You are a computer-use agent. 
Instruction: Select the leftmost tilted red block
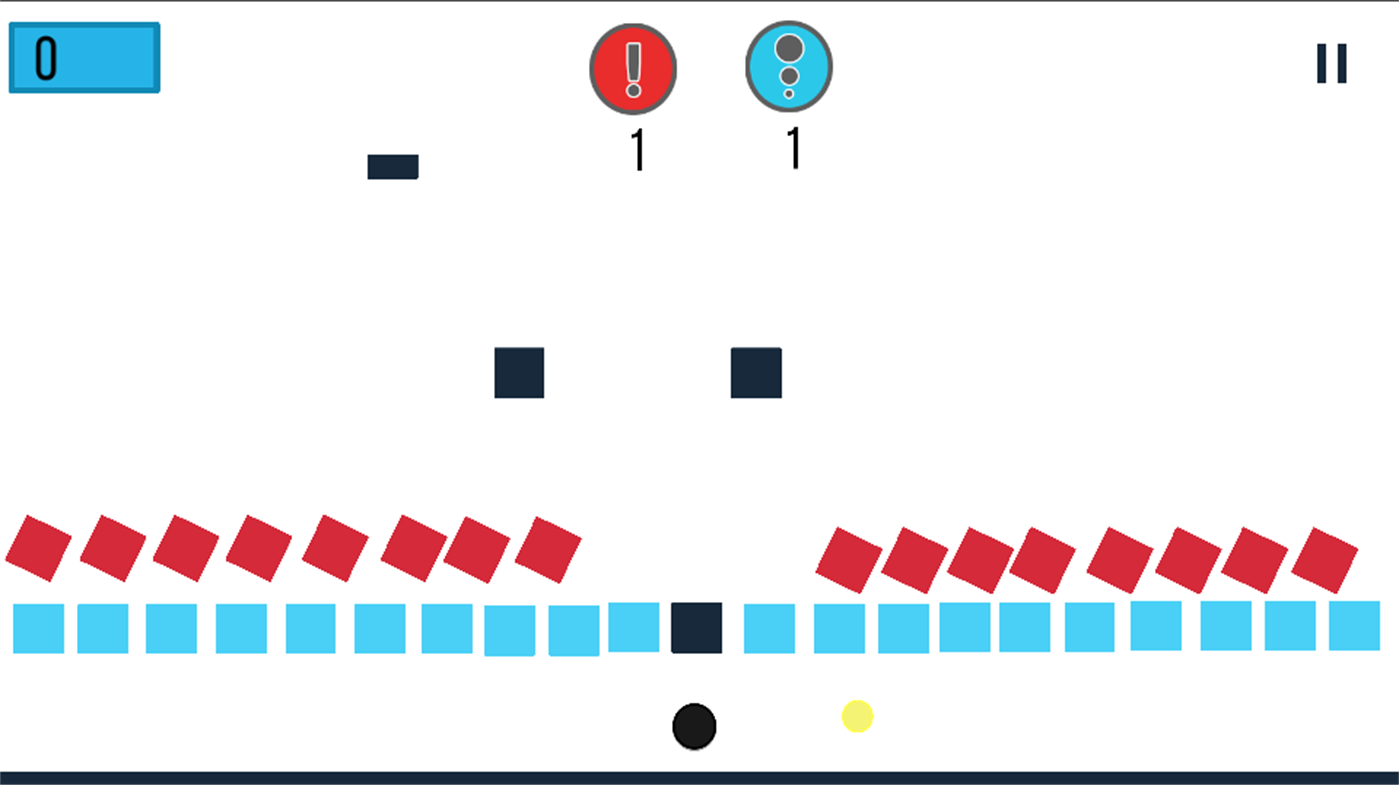38,549
